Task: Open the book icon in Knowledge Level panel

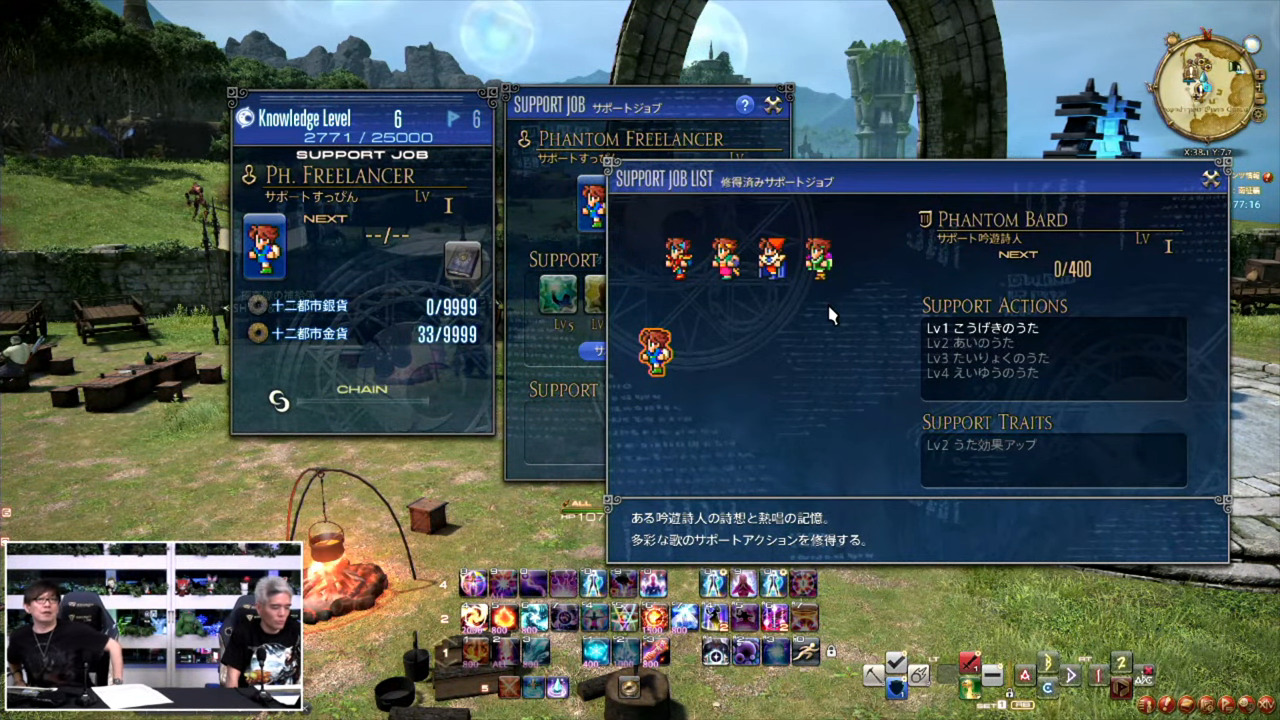Action: click(x=462, y=259)
